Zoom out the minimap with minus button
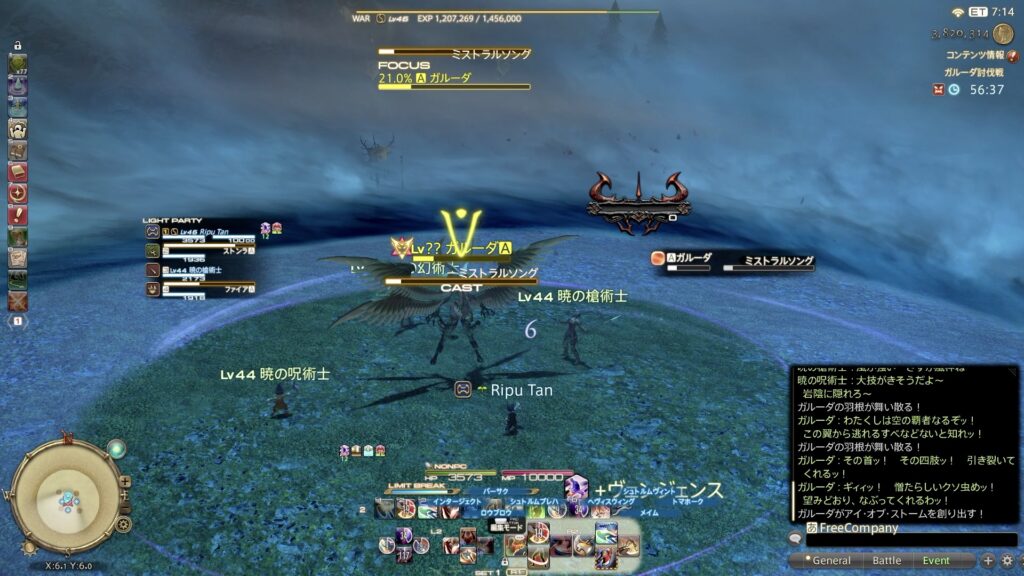This screenshot has height=576, width=1024. (124, 502)
